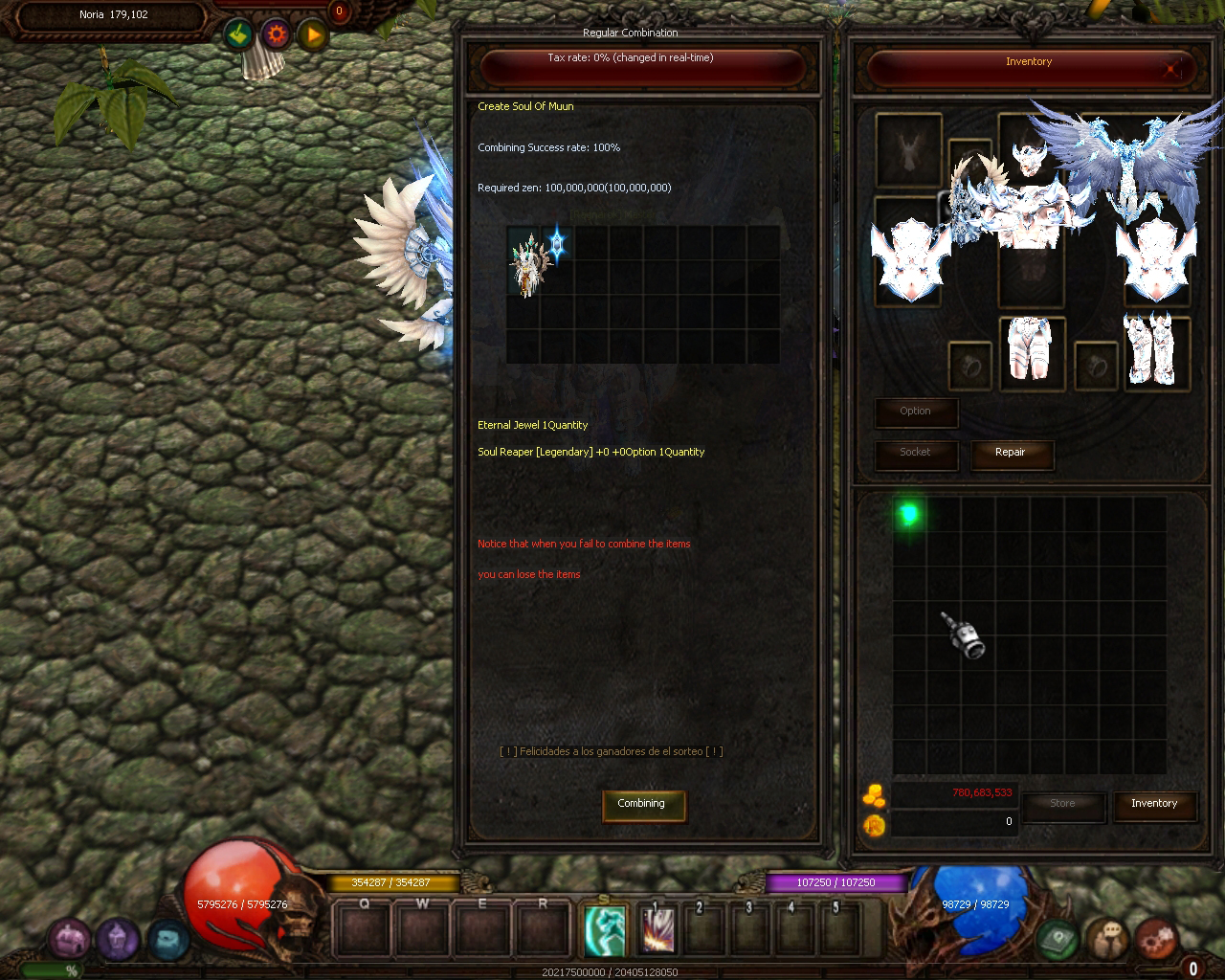
Task: Open the equipment Option button
Action: [915, 412]
